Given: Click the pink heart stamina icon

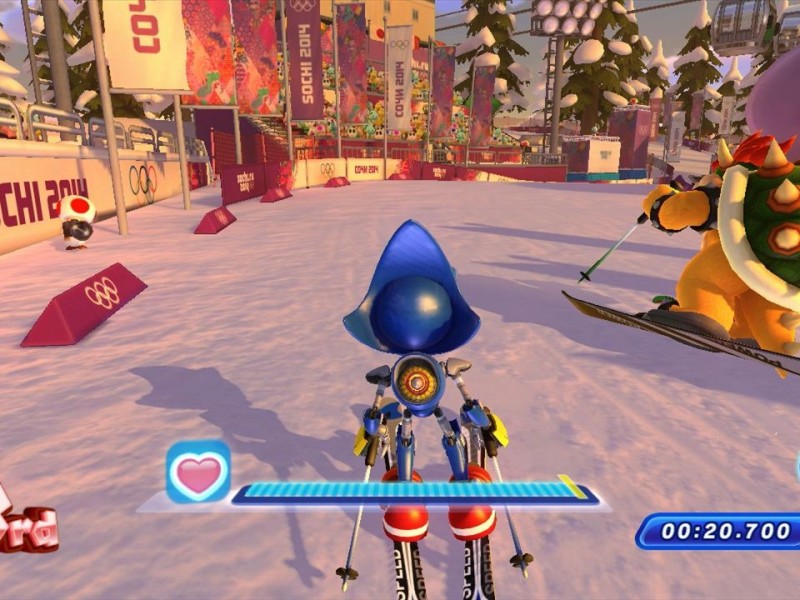Looking at the screenshot, I should 198,472.
